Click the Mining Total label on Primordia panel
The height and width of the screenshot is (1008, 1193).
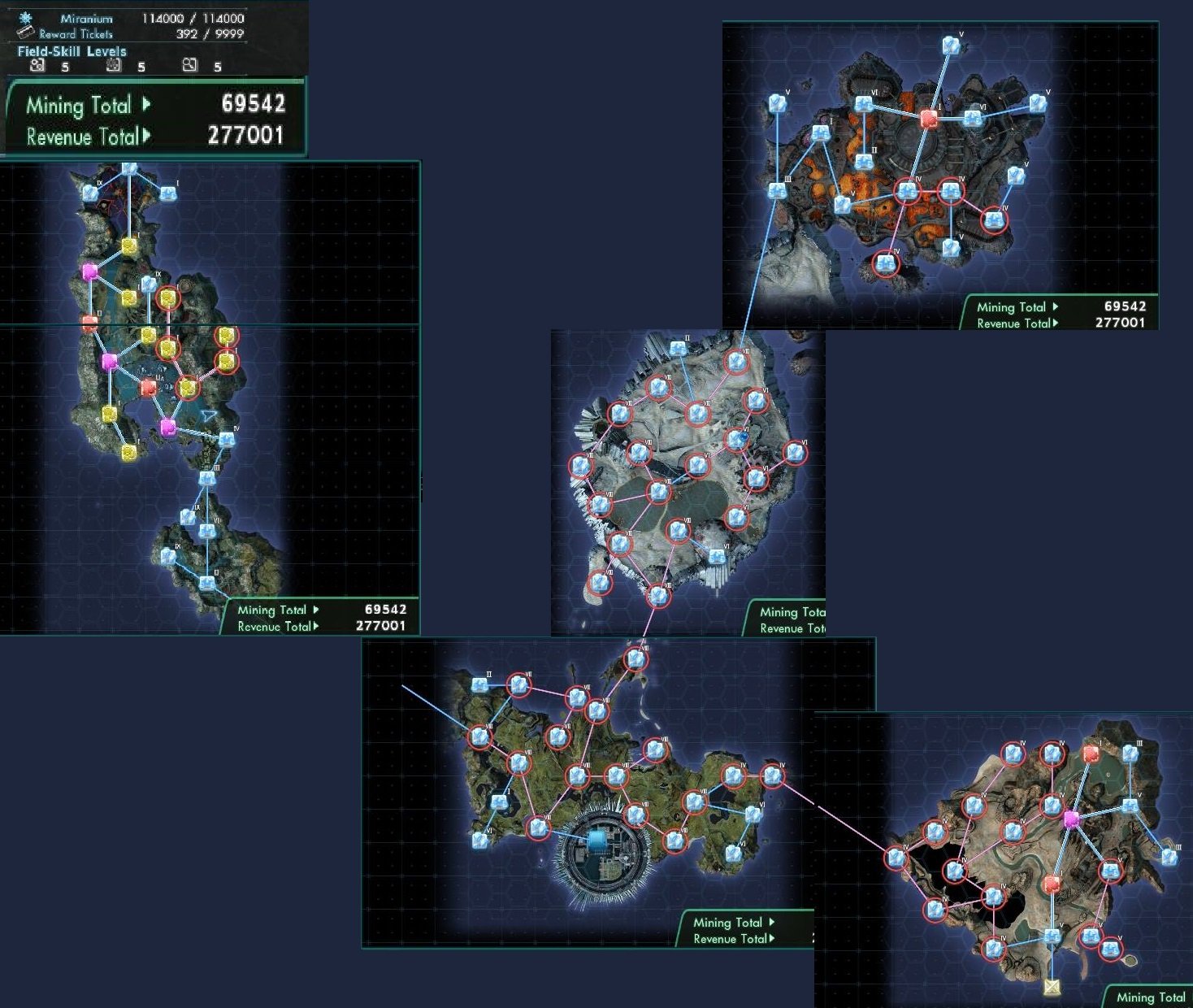click(x=729, y=922)
